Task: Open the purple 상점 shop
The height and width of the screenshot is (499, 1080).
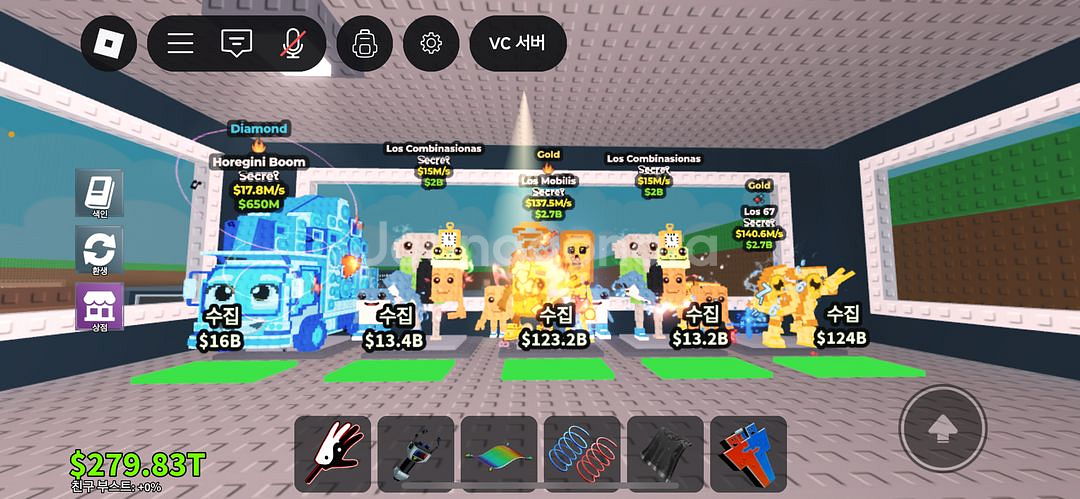Action: pyautogui.click(x=100, y=306)
